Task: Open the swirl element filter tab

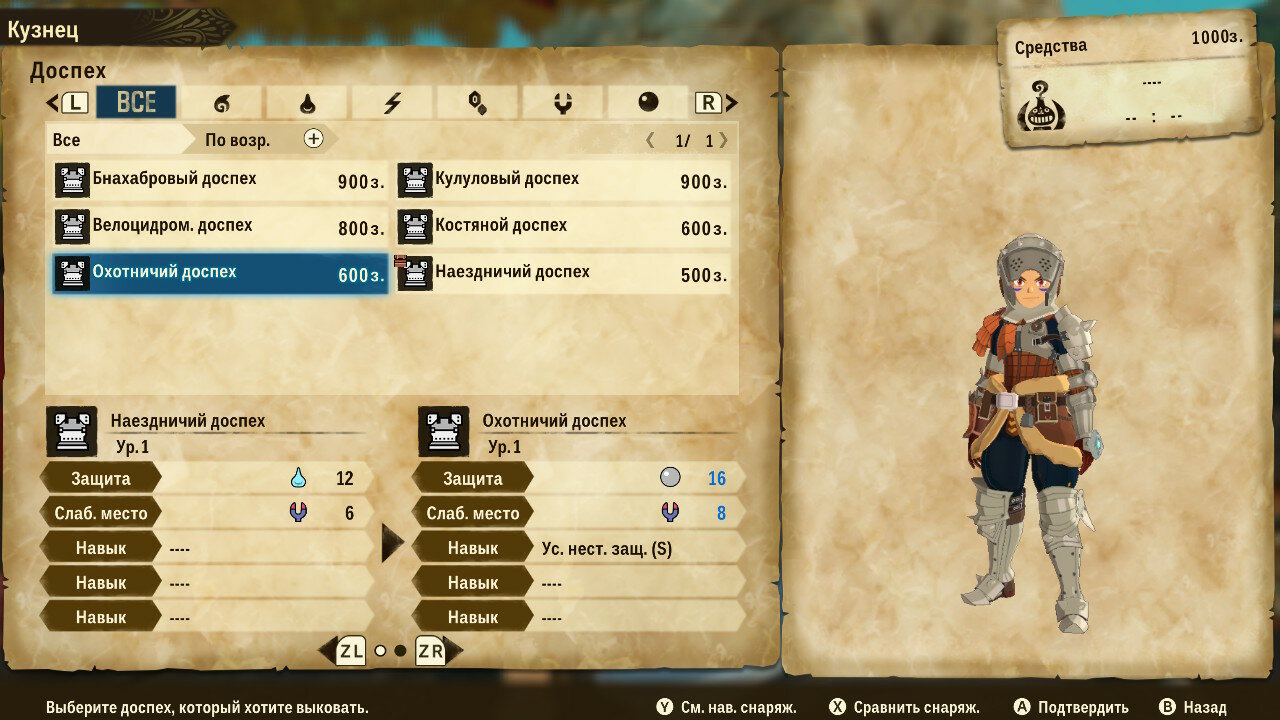Action: pyautogui.click(x=222, y=102)
